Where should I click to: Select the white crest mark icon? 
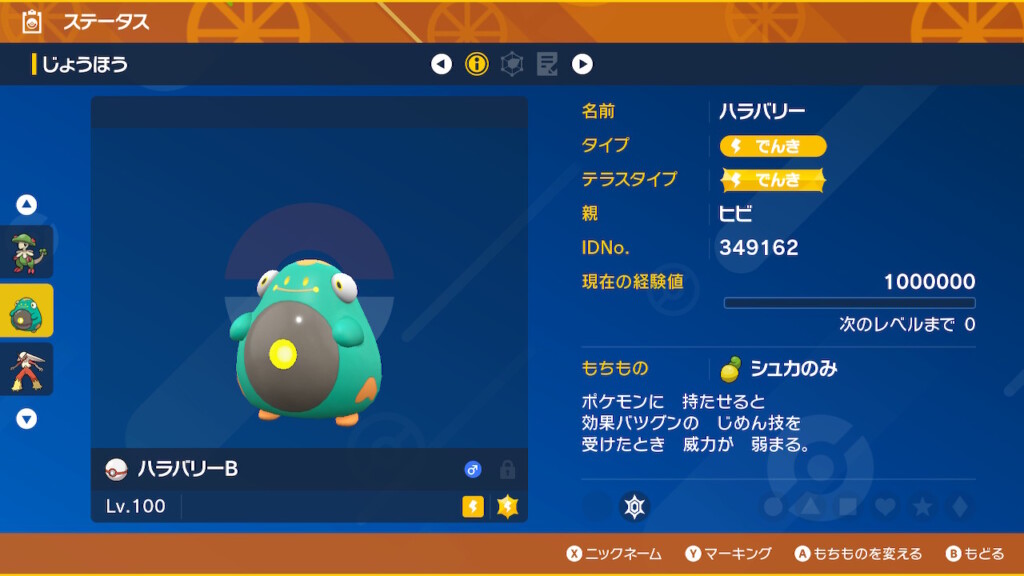(634, 507)
